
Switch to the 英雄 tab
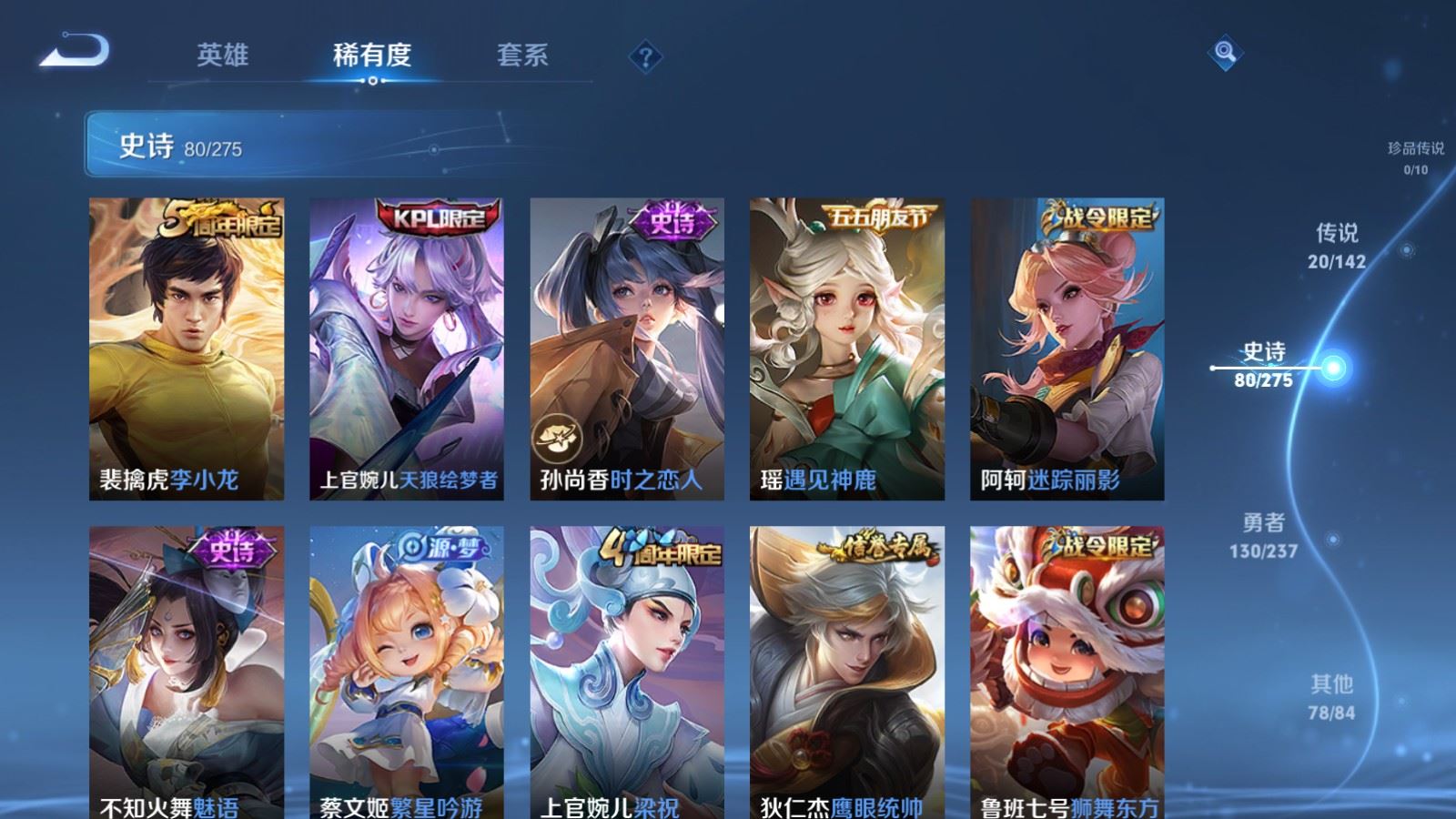tap(226, 55)
